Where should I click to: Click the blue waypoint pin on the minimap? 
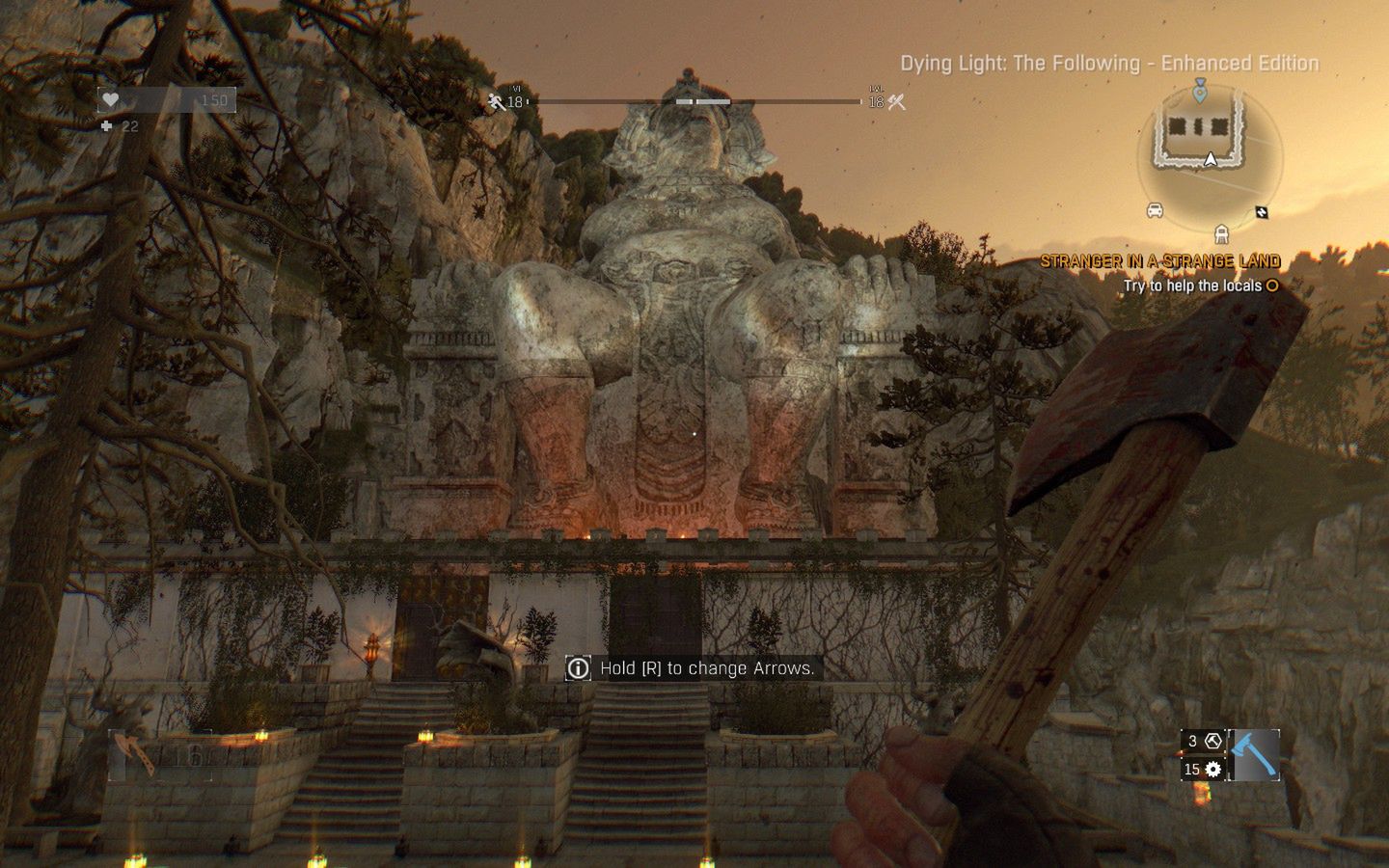point(1200,92)
